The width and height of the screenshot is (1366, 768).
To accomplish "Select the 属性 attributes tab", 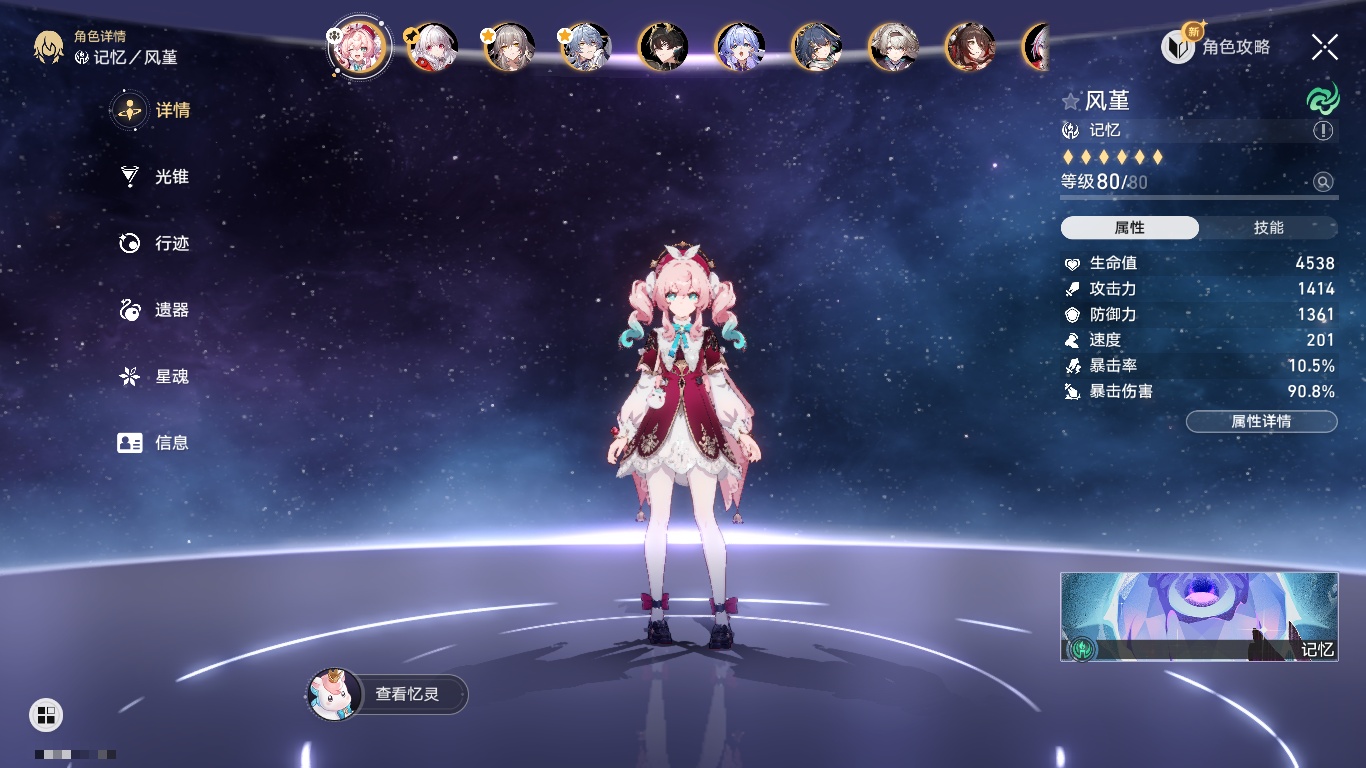I will click(1130, 228).
